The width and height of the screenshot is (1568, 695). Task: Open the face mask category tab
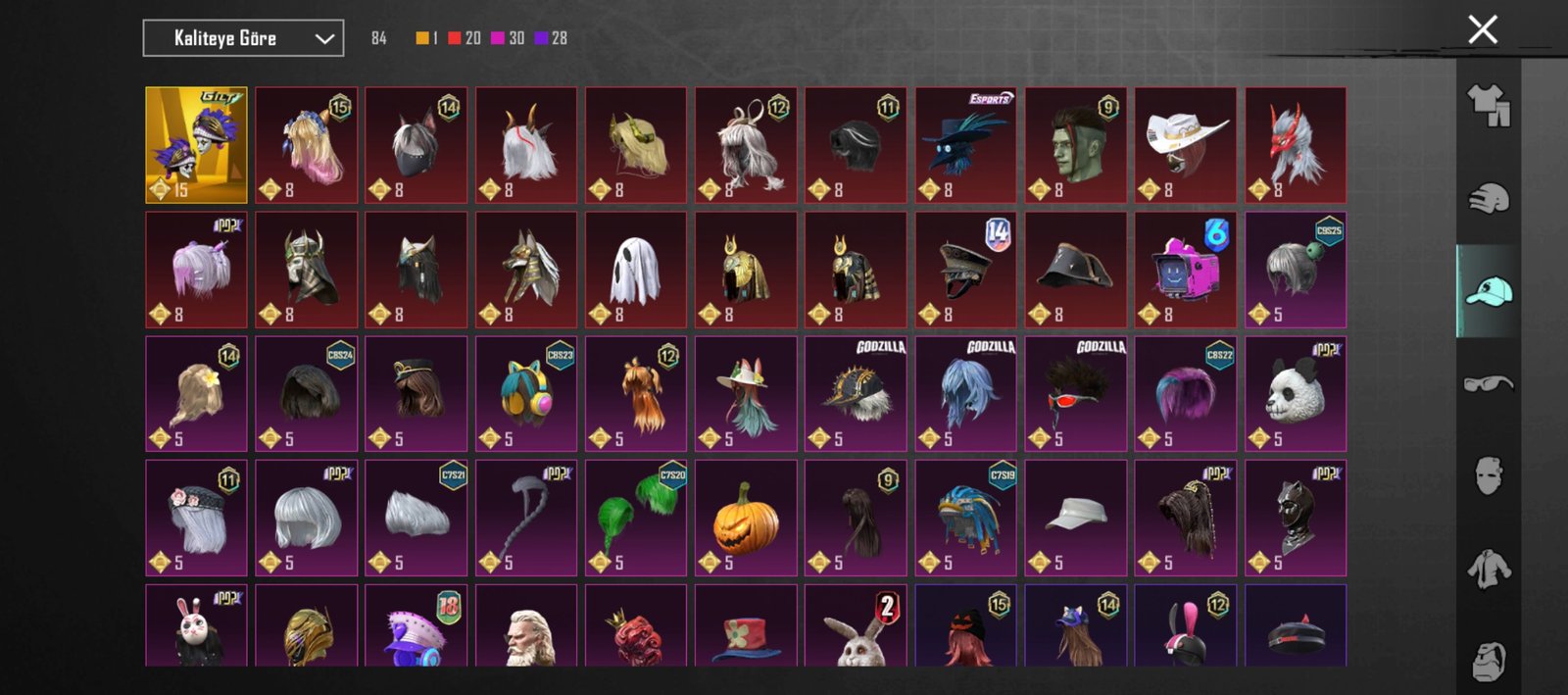pos(1488,475)
